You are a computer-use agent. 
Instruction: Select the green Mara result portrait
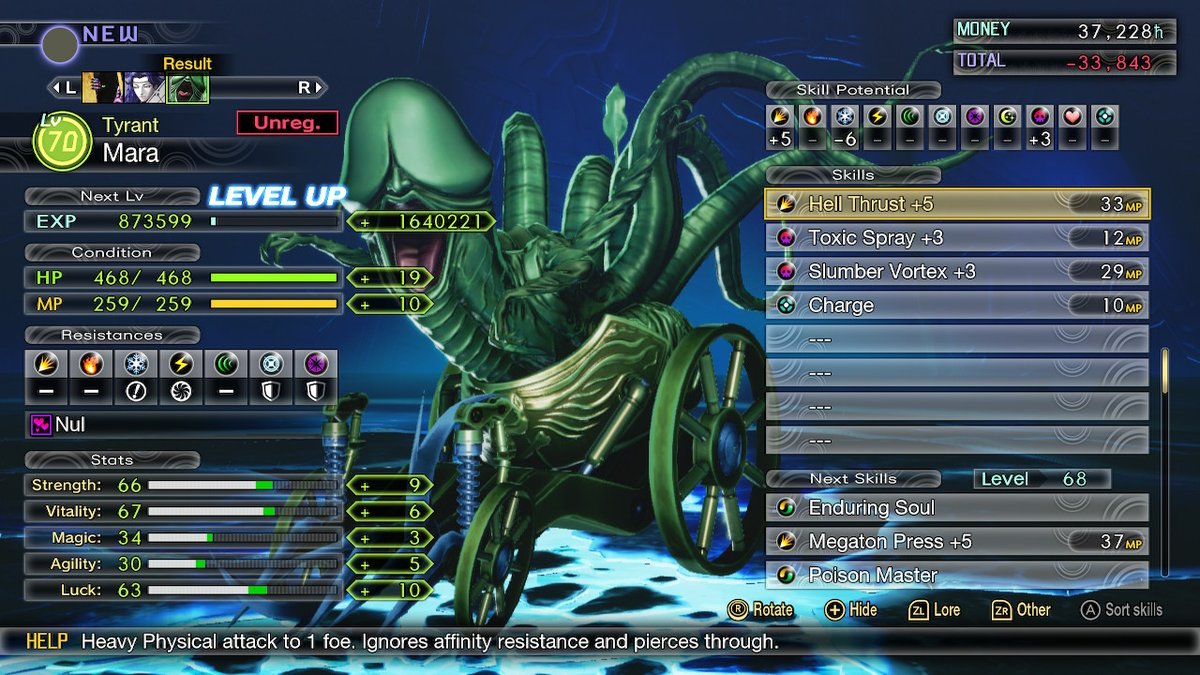186,88
